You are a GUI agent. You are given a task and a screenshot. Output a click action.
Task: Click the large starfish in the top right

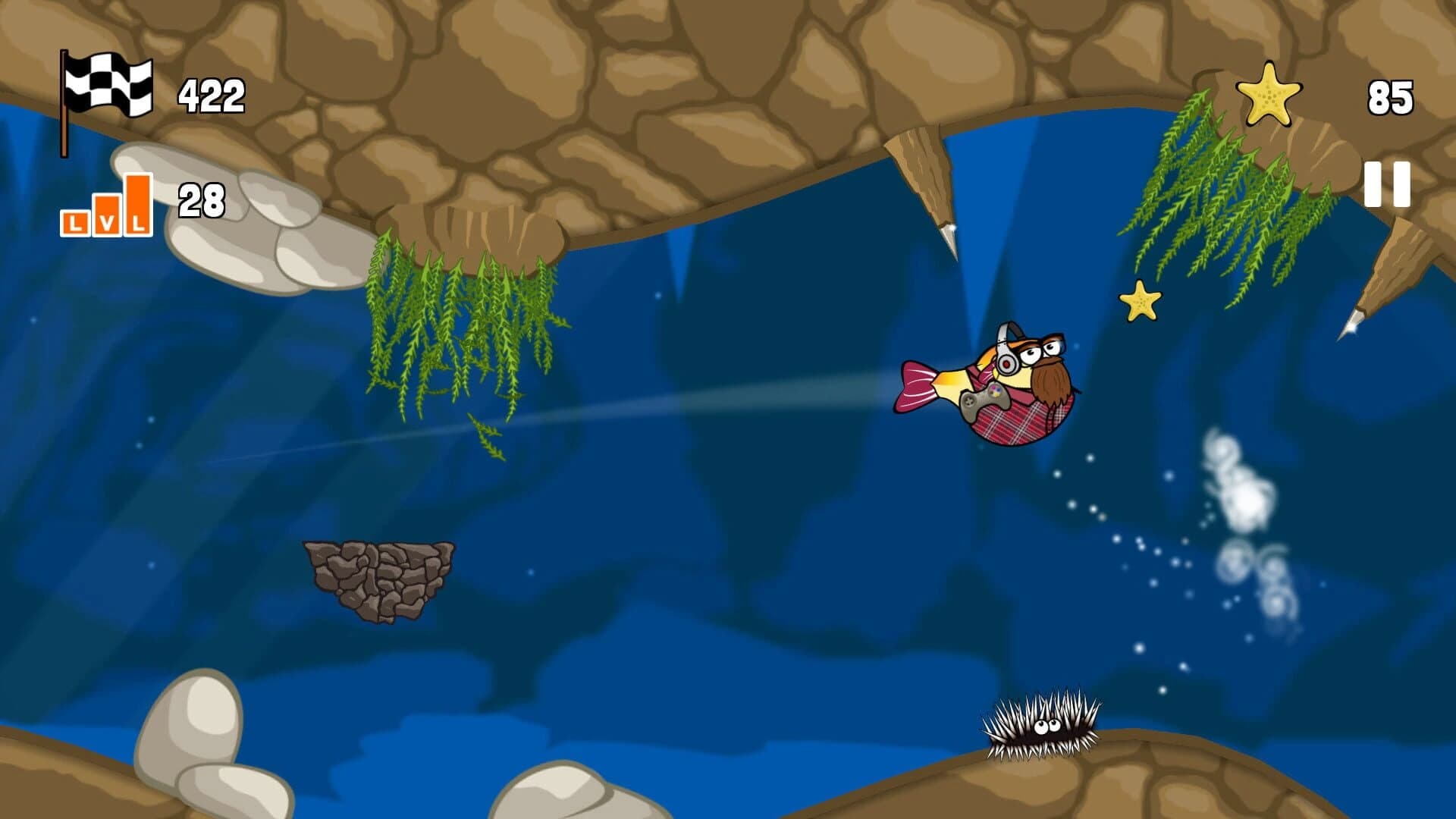(x=1267, y=93)
